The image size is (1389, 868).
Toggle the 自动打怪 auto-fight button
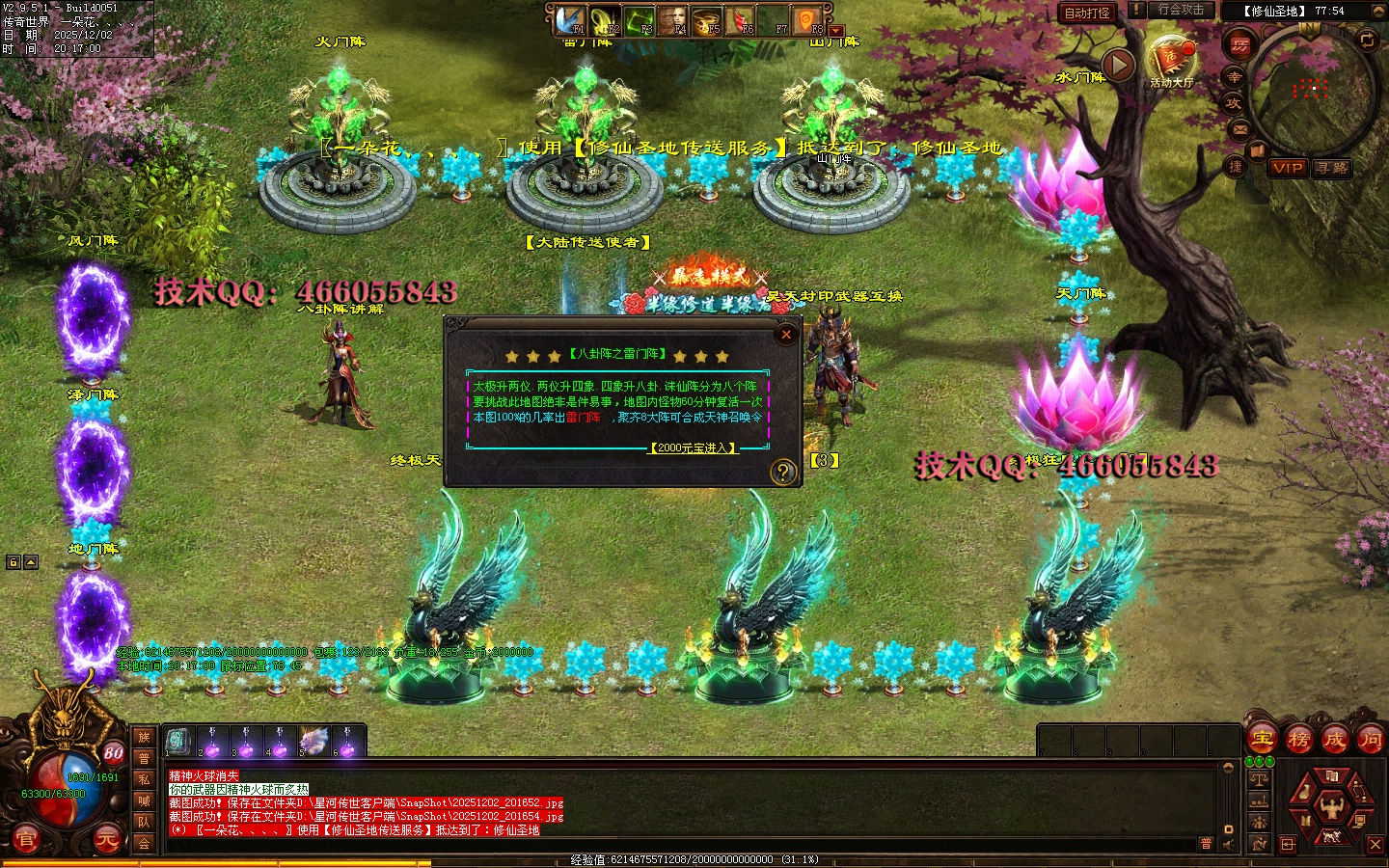click(x=1087, y=13)
